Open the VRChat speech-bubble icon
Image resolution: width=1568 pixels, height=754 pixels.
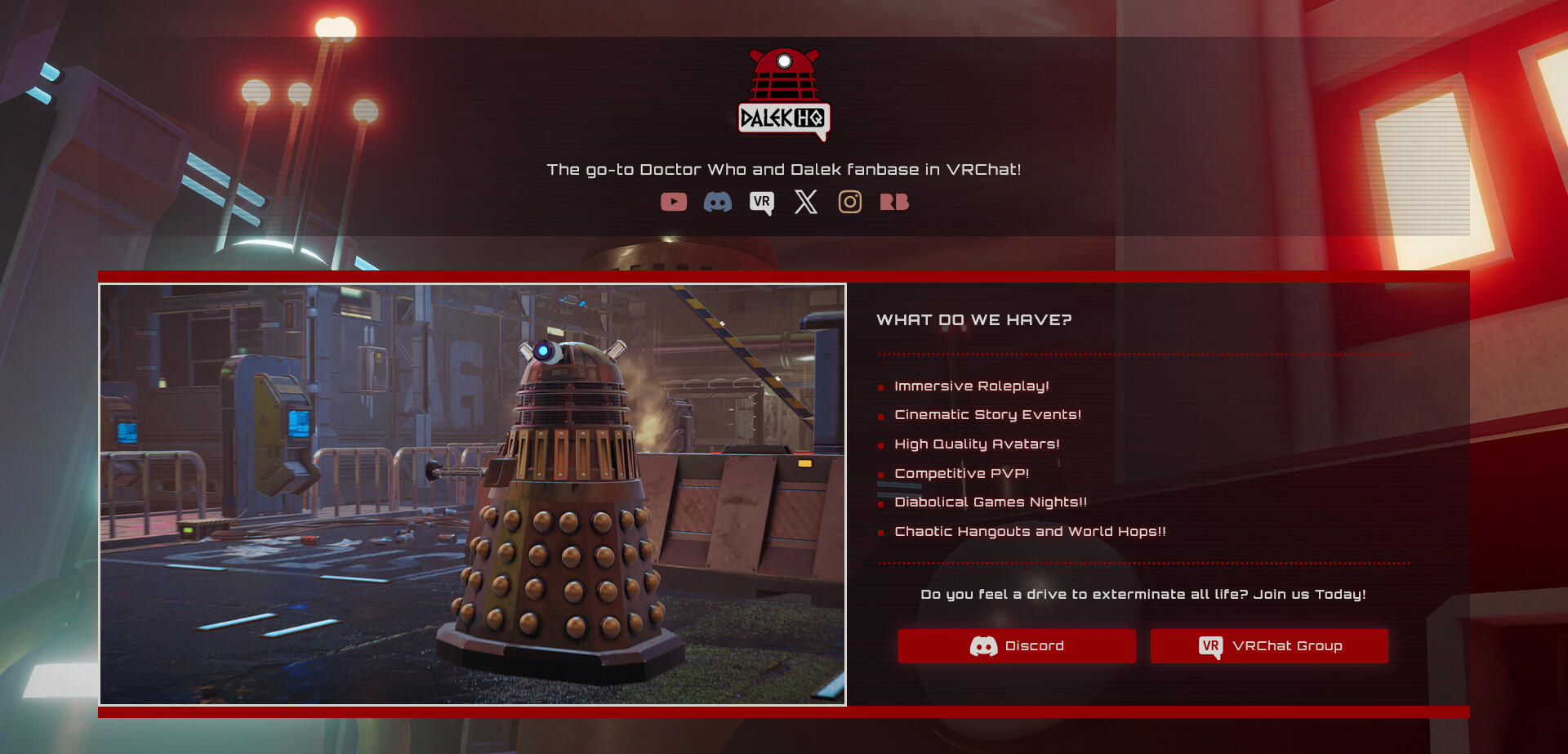click(x=762, y=203)
